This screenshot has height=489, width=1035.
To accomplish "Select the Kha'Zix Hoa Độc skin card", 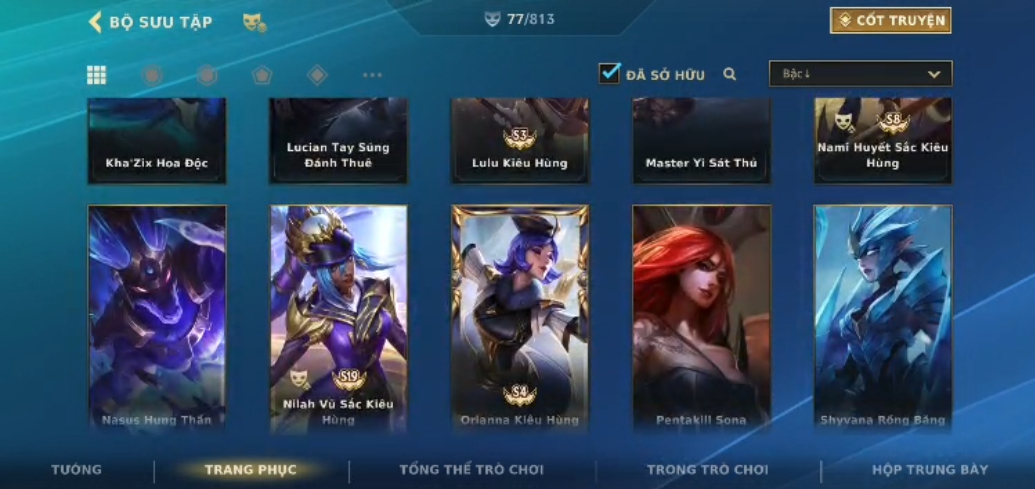I will (157, 140).
